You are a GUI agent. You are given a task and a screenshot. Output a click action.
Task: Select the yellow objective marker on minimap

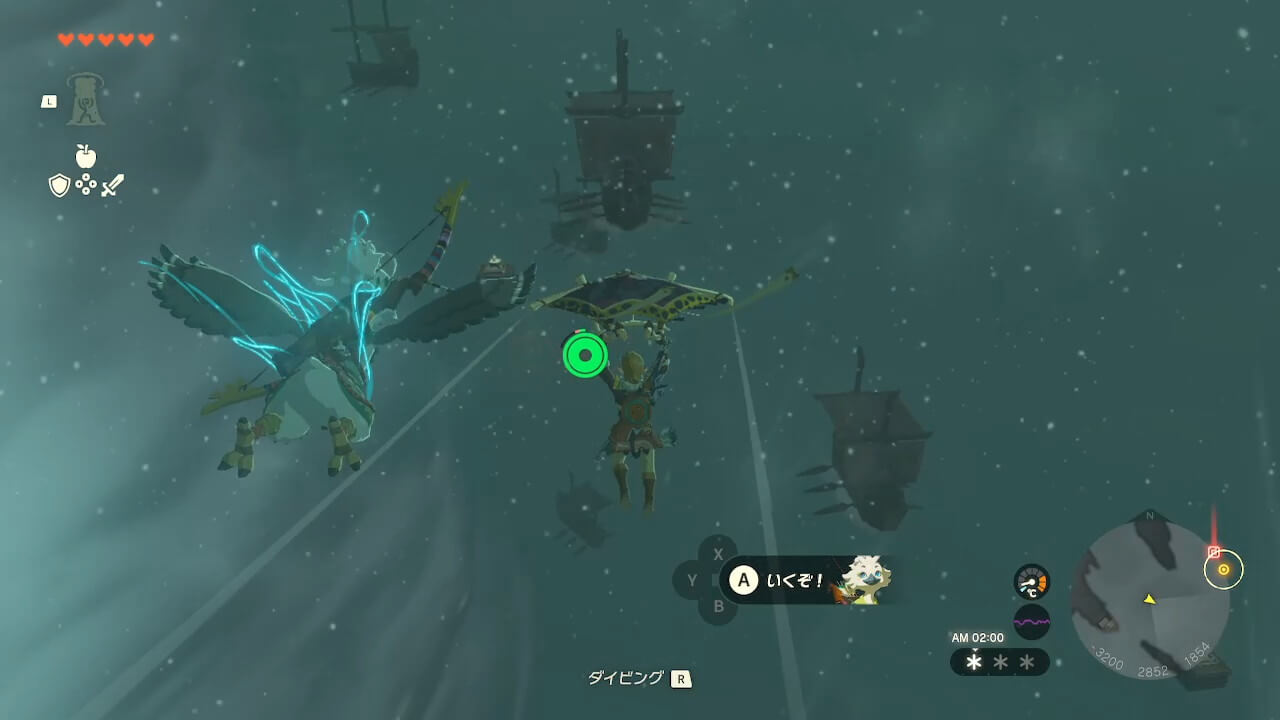click(x=1223, y=569)
